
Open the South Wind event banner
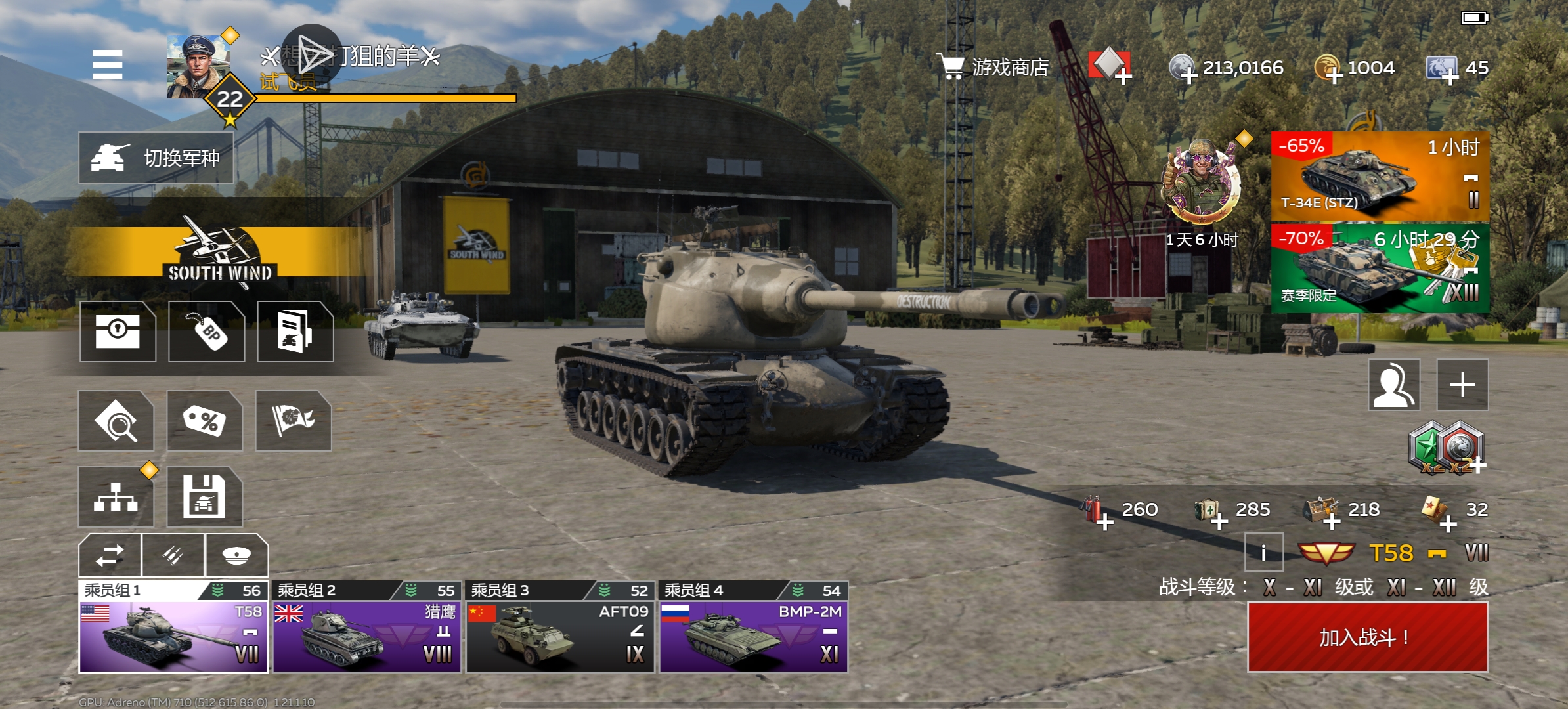[x=219, y=253]
